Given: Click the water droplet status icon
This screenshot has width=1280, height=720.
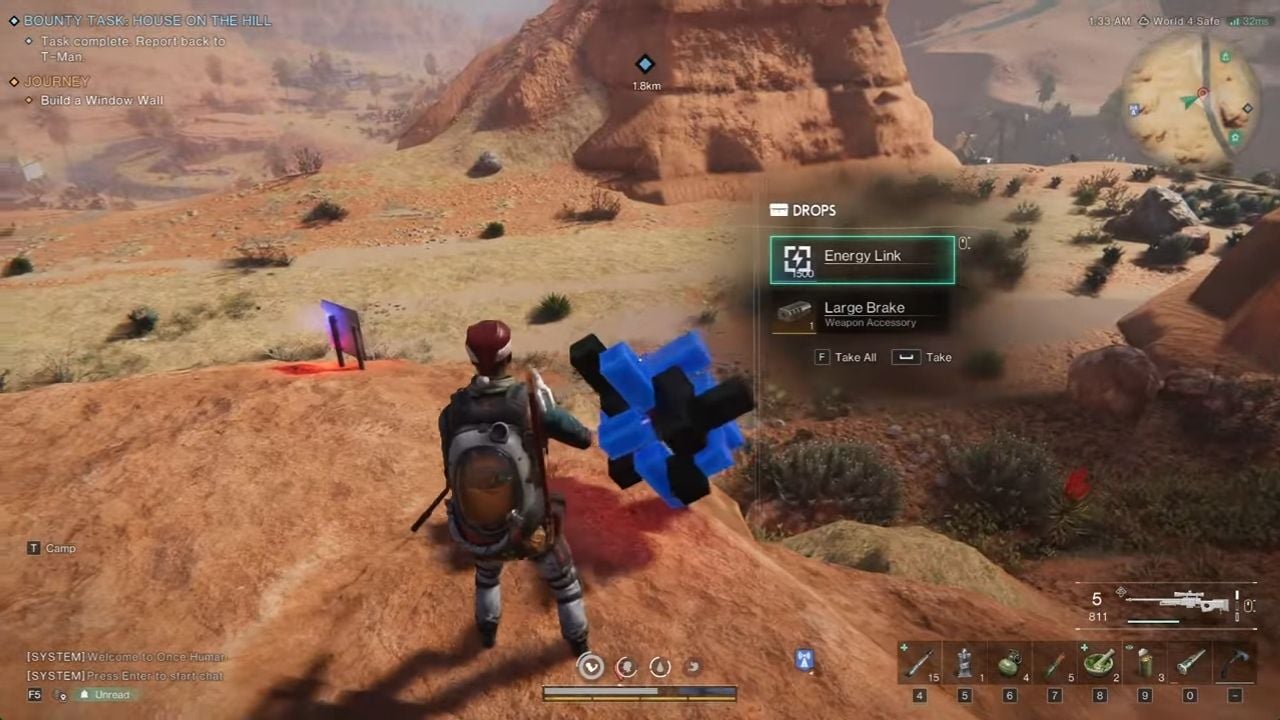Looking at the screenshot, I should pos(660,667).
